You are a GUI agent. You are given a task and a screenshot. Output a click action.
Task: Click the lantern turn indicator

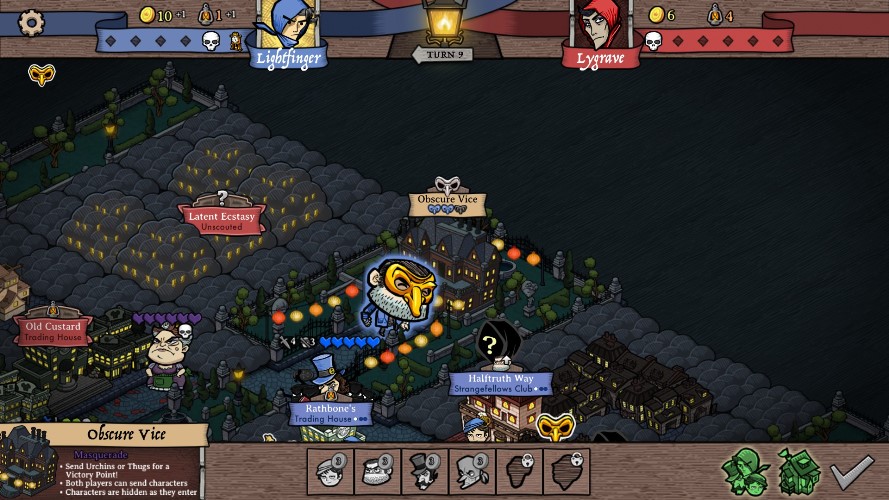point(443,24)
